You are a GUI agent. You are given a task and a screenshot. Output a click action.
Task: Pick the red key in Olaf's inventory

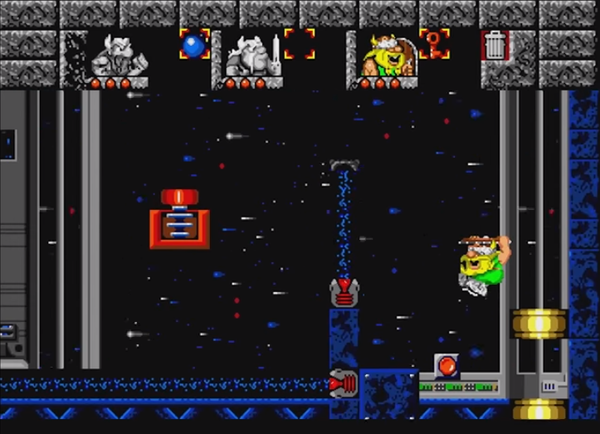pyautogui.click(x=435, y=43)
